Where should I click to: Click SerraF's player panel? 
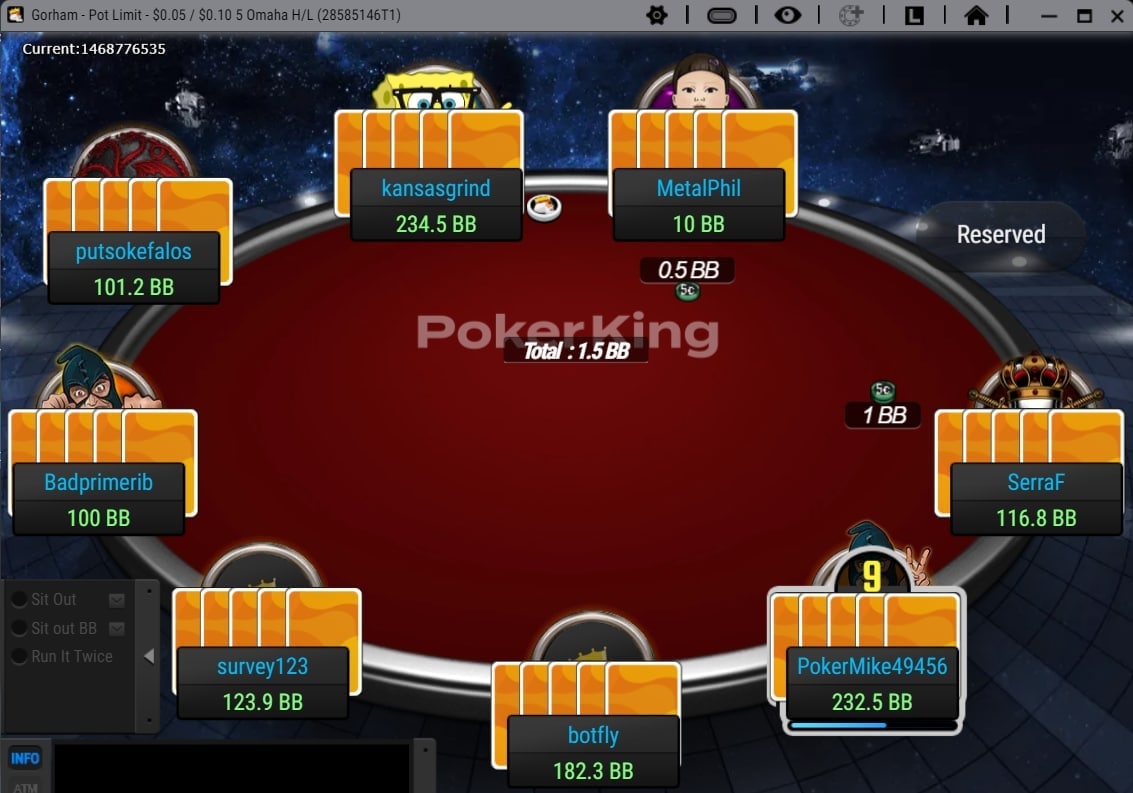(x=1035, y=499)
